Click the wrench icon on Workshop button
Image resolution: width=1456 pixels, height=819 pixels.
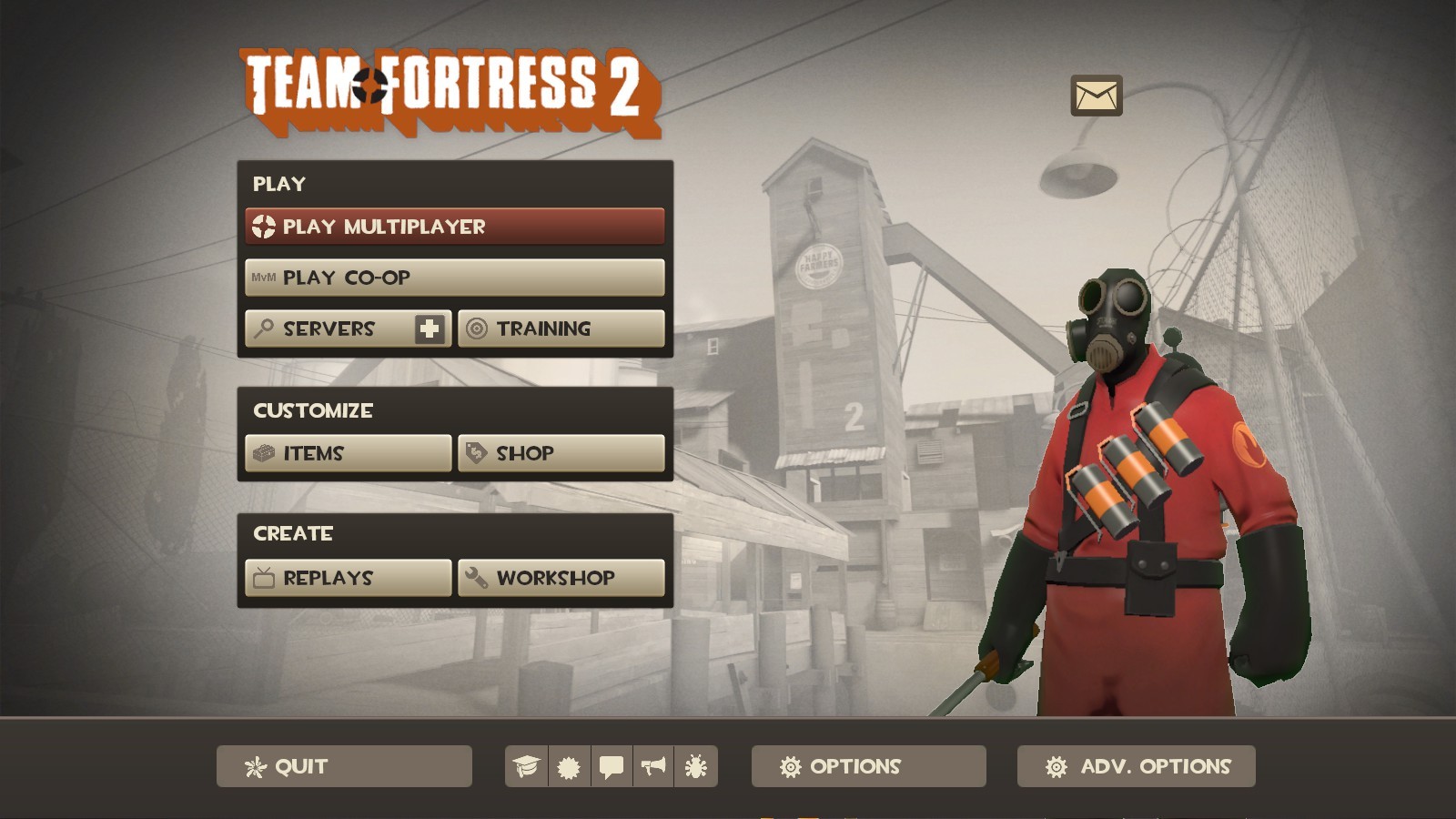(x=477, y=576)
